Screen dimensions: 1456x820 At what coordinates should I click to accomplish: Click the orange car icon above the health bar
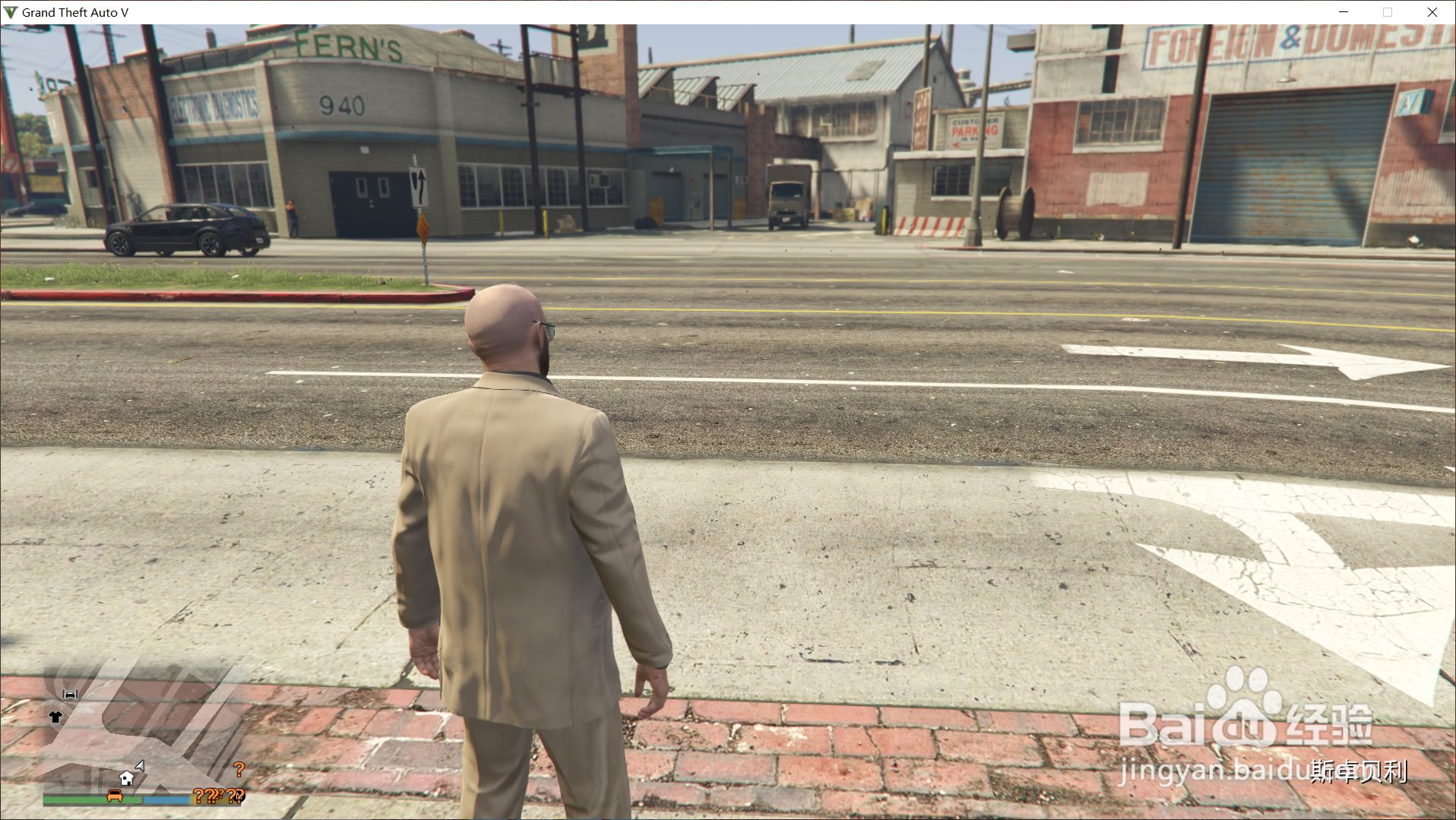(114, 796)
